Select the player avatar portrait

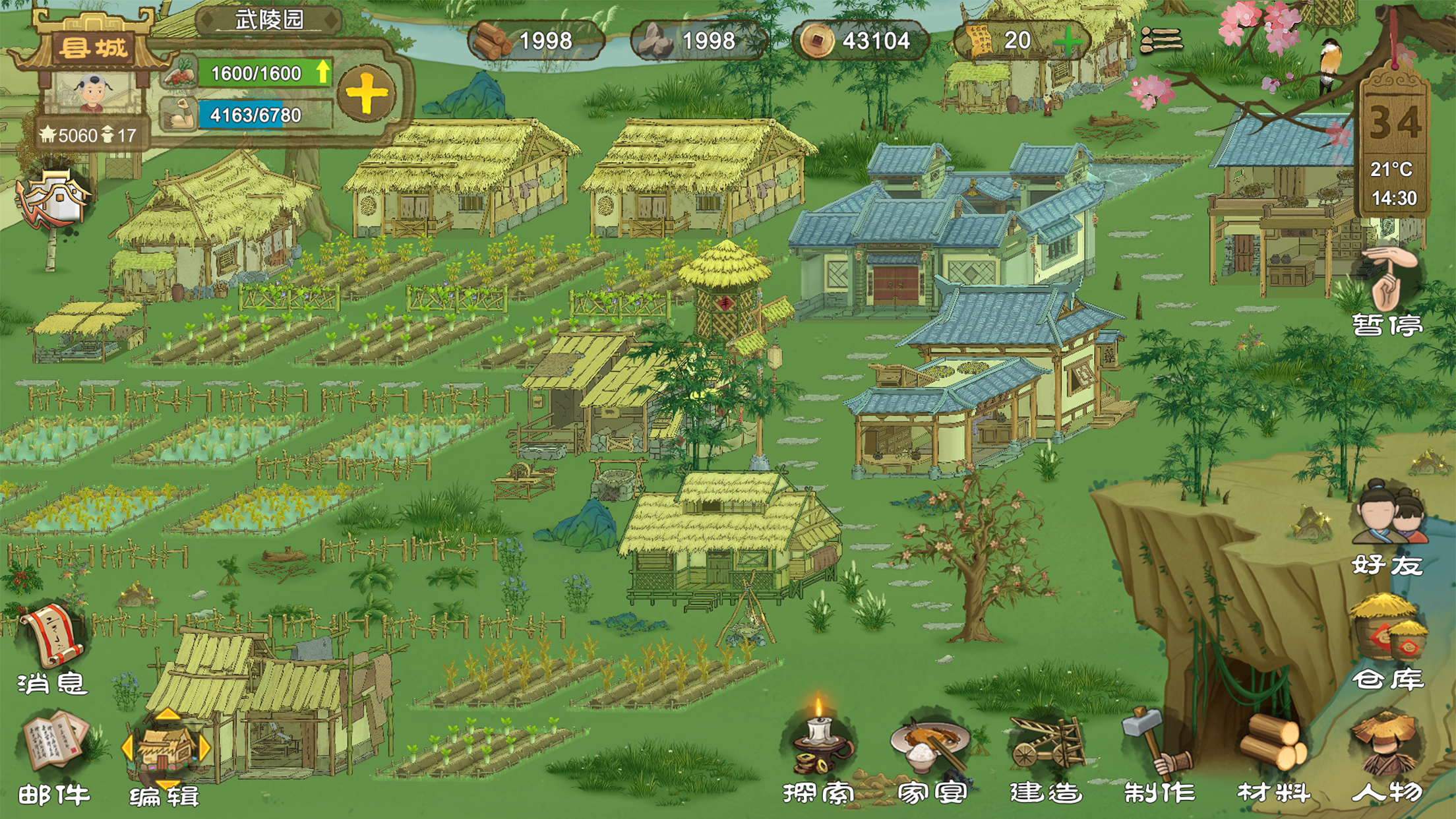coord(92,93)
